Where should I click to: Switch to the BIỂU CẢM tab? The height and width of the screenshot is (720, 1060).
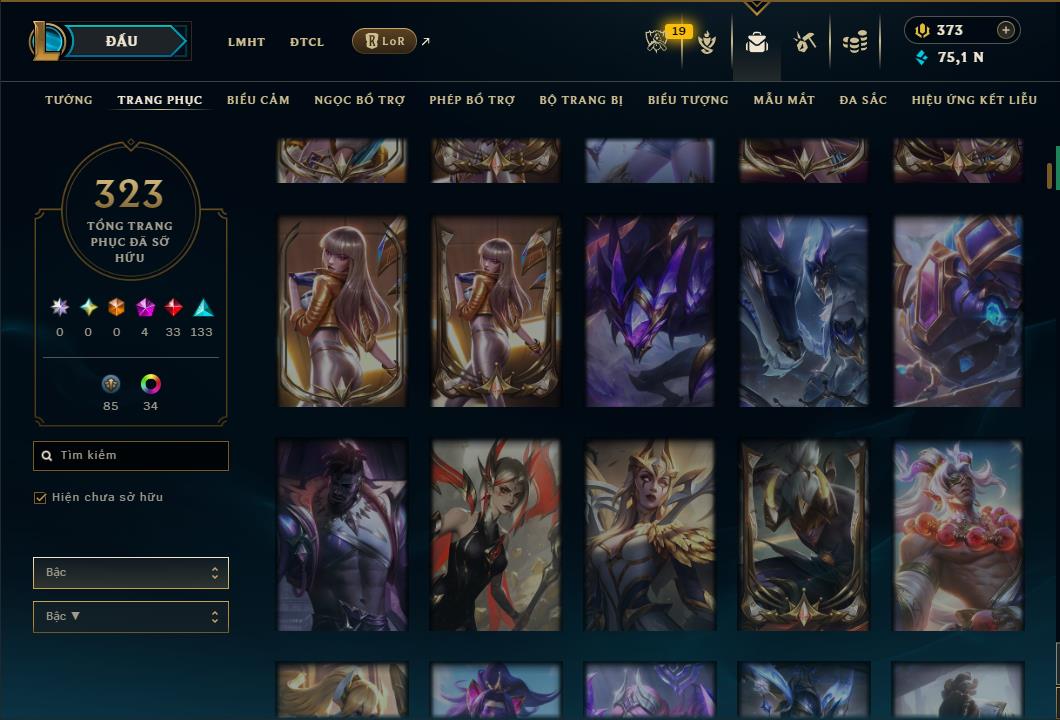[258, 100]
